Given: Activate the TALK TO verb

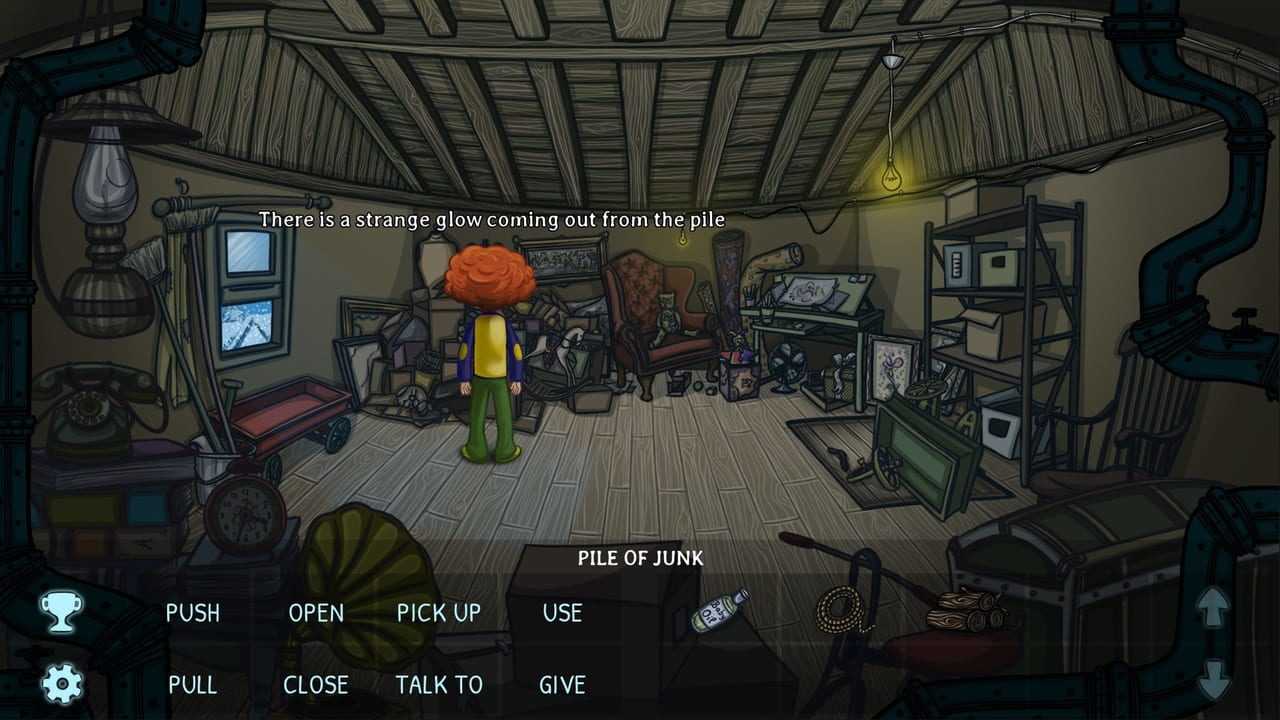Looking at the screenshot, I should click(439, 685).
